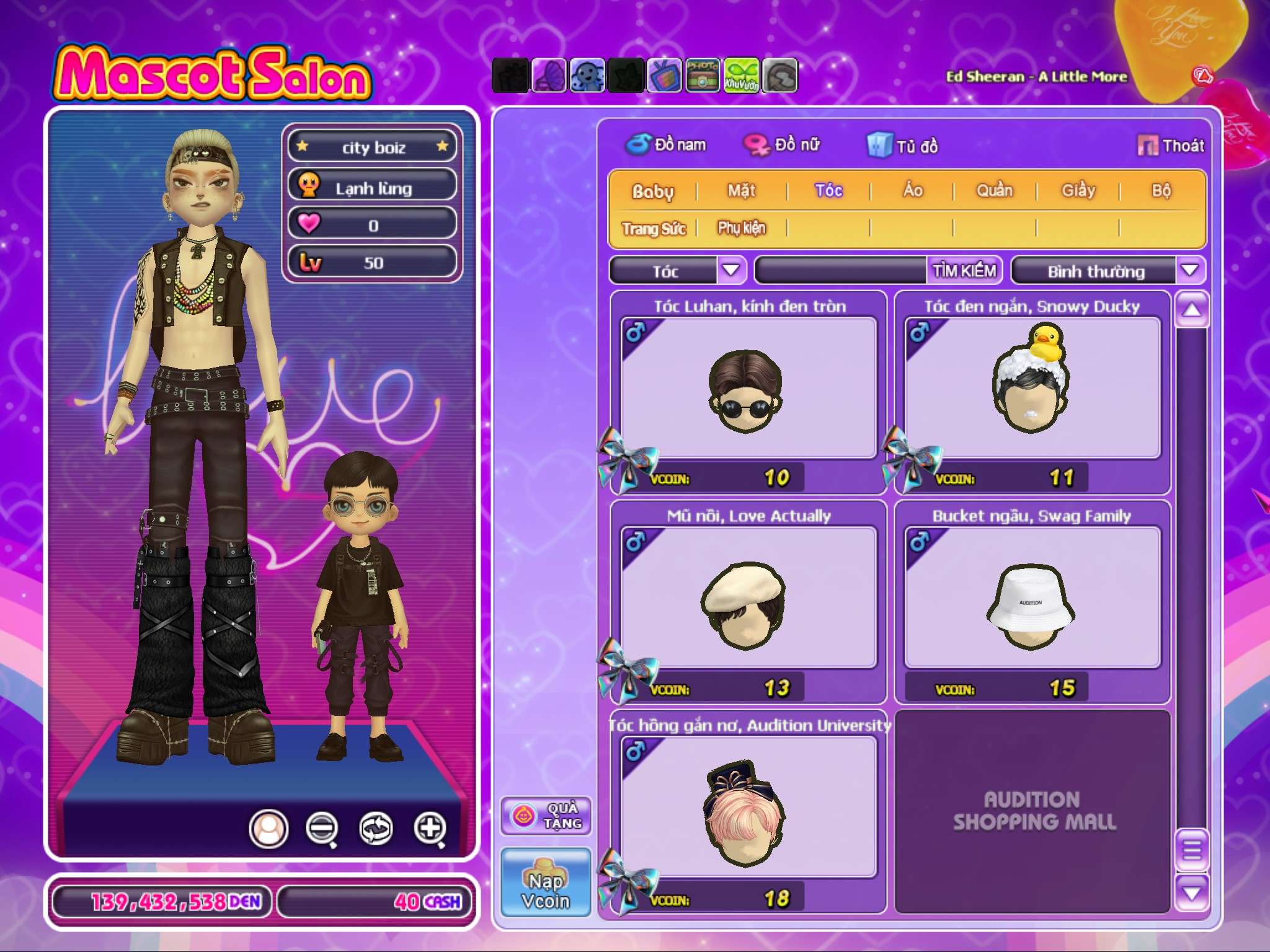The height and width of the screenshot is (952, 1270).
Task: Select the pink Audition University hair
Action: point(748,808)
